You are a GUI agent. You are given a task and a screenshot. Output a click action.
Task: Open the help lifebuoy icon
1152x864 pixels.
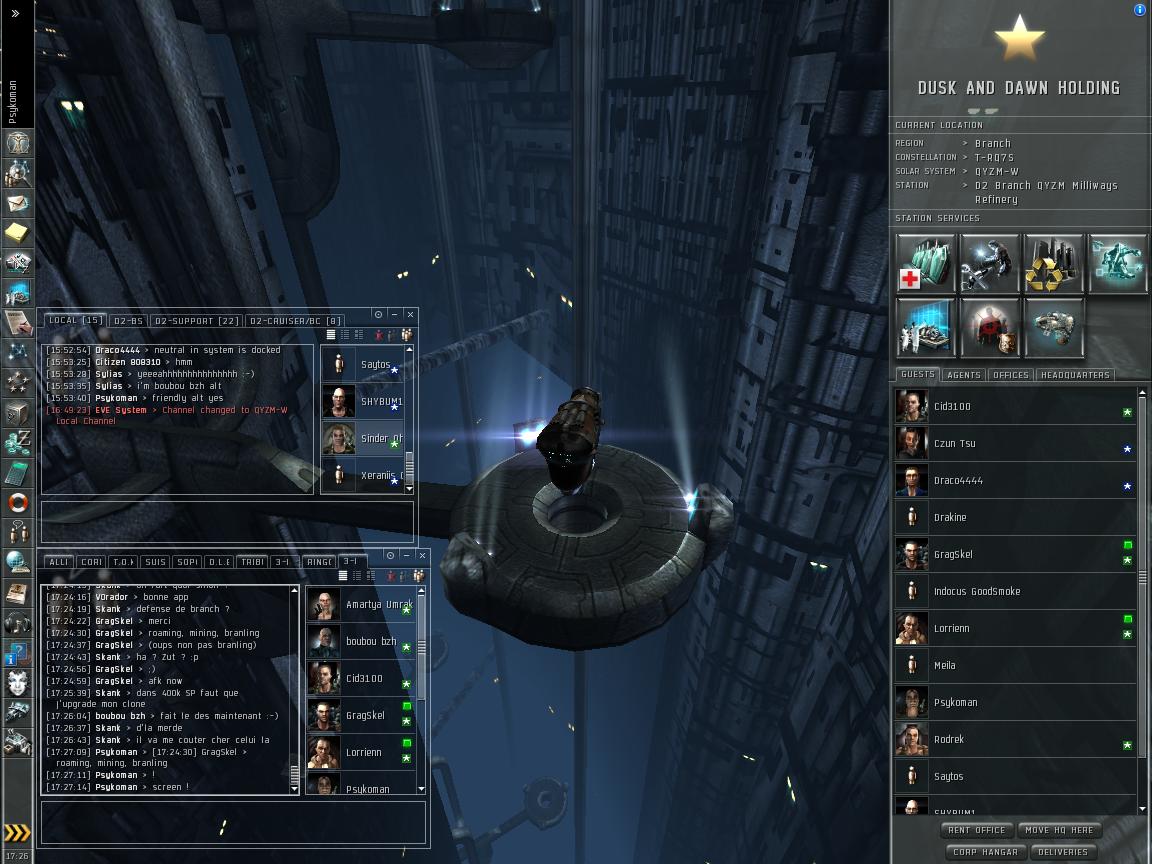click(x=17, y=502)
